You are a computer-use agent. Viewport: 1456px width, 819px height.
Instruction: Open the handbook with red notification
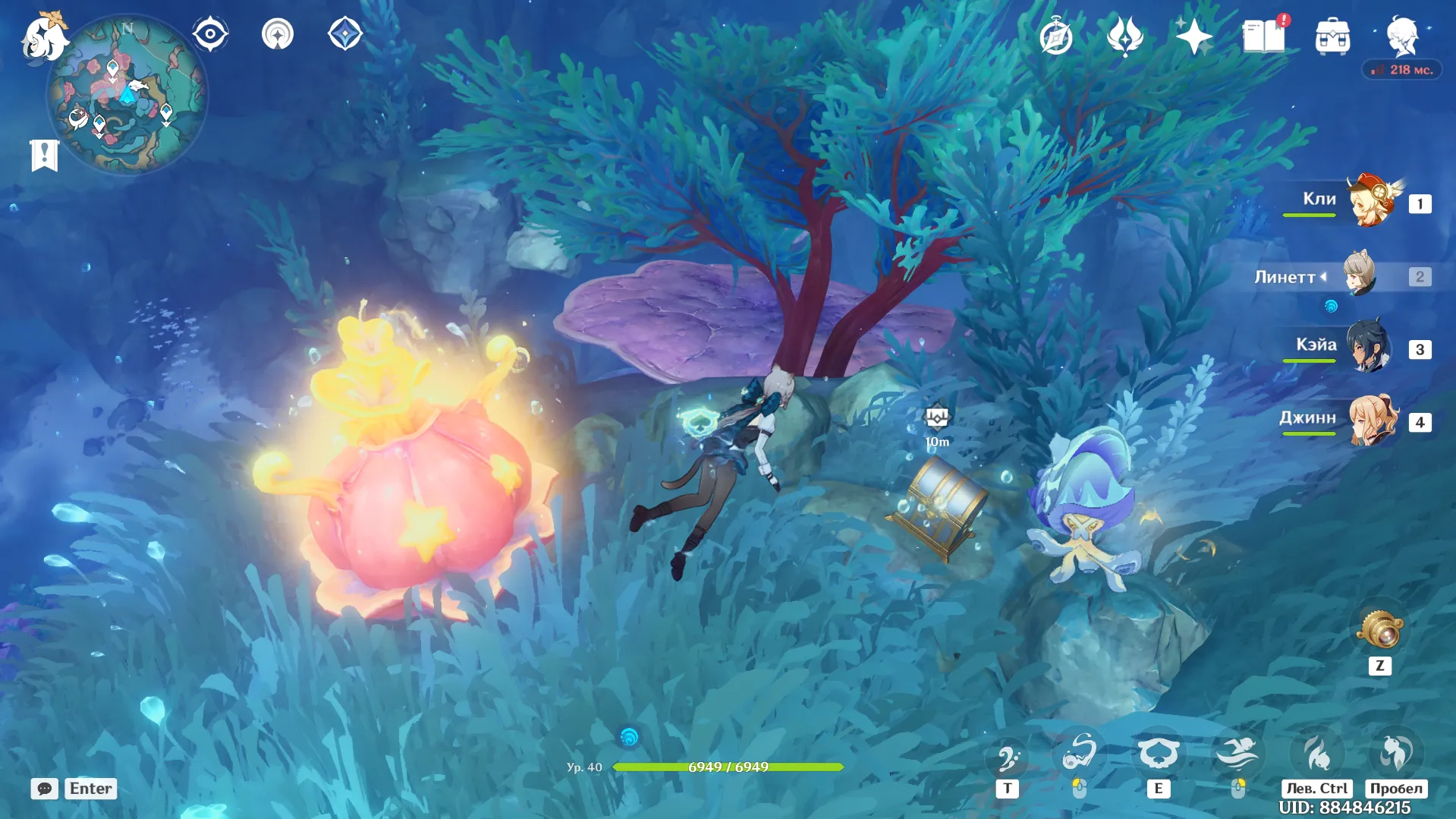pos(1264,36)
